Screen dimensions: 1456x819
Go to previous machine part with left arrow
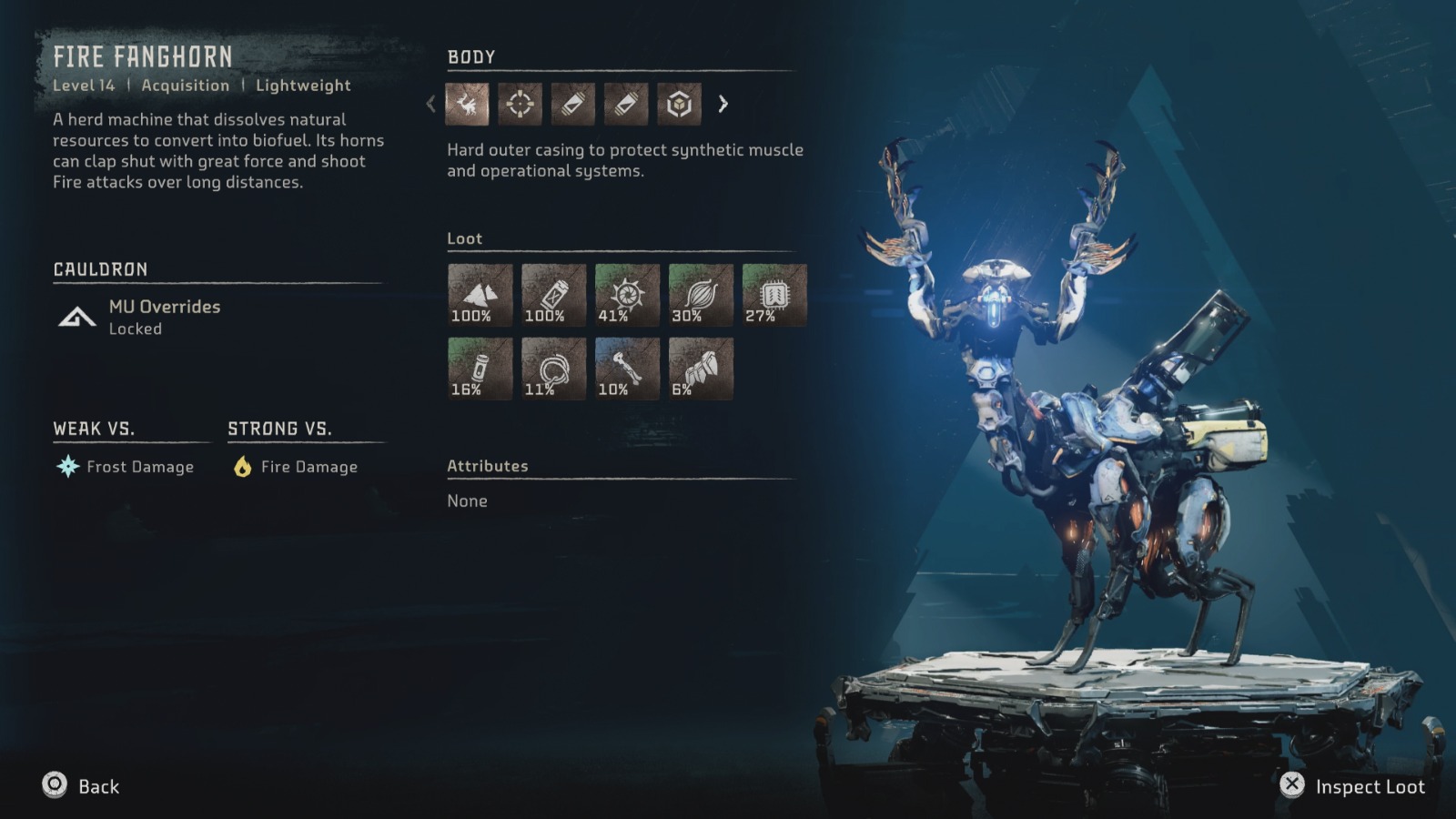[431, 105]
